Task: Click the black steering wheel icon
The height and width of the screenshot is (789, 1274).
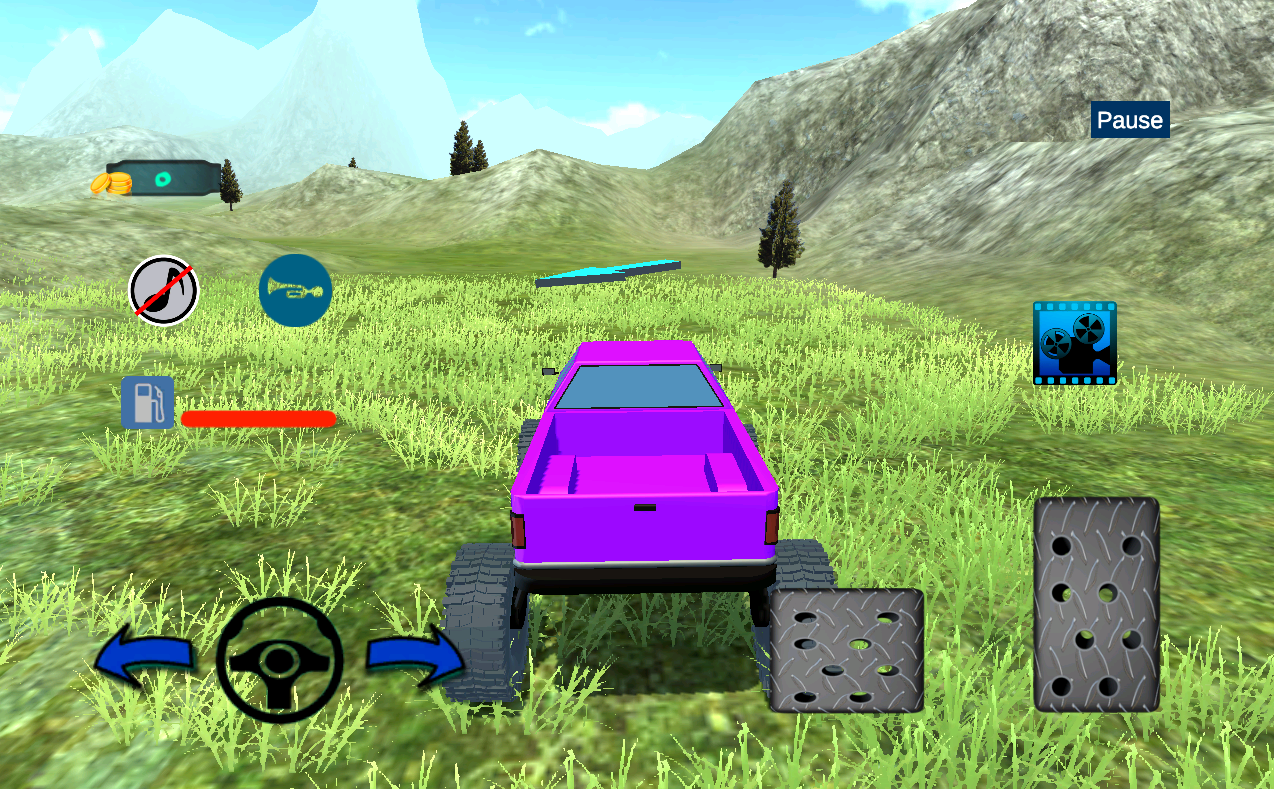Action: click(279, 660)
